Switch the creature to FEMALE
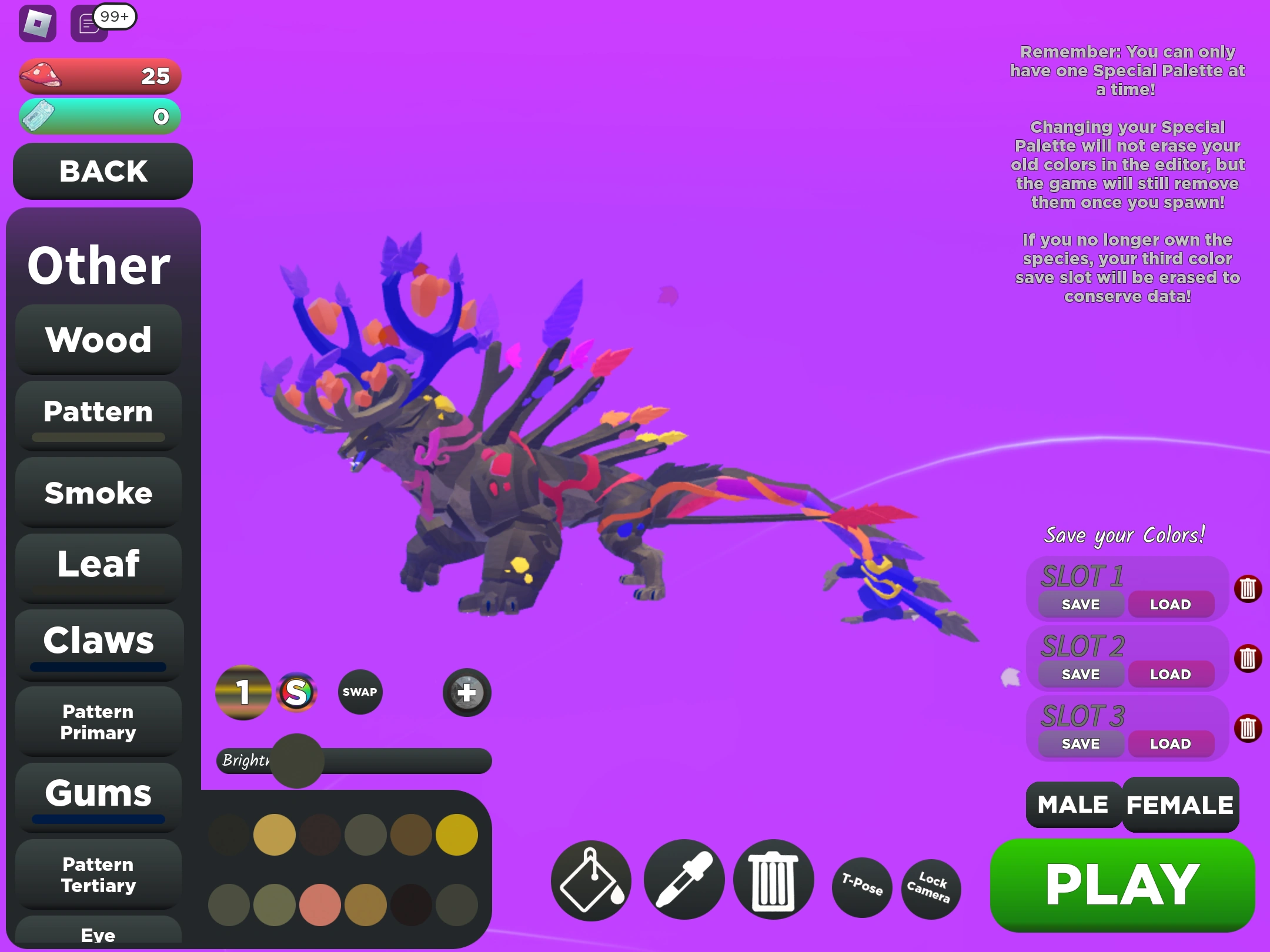The width and height of the screenshot is (1270, 952). click(1179, 804)
